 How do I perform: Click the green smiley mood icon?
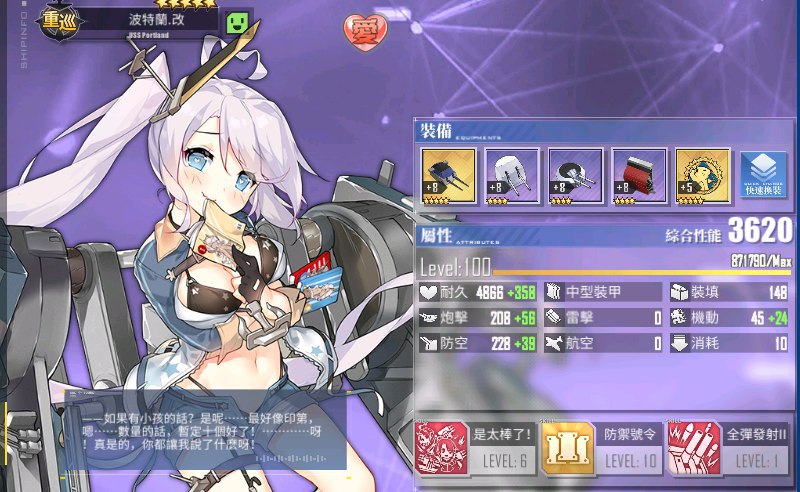point(237,22)
